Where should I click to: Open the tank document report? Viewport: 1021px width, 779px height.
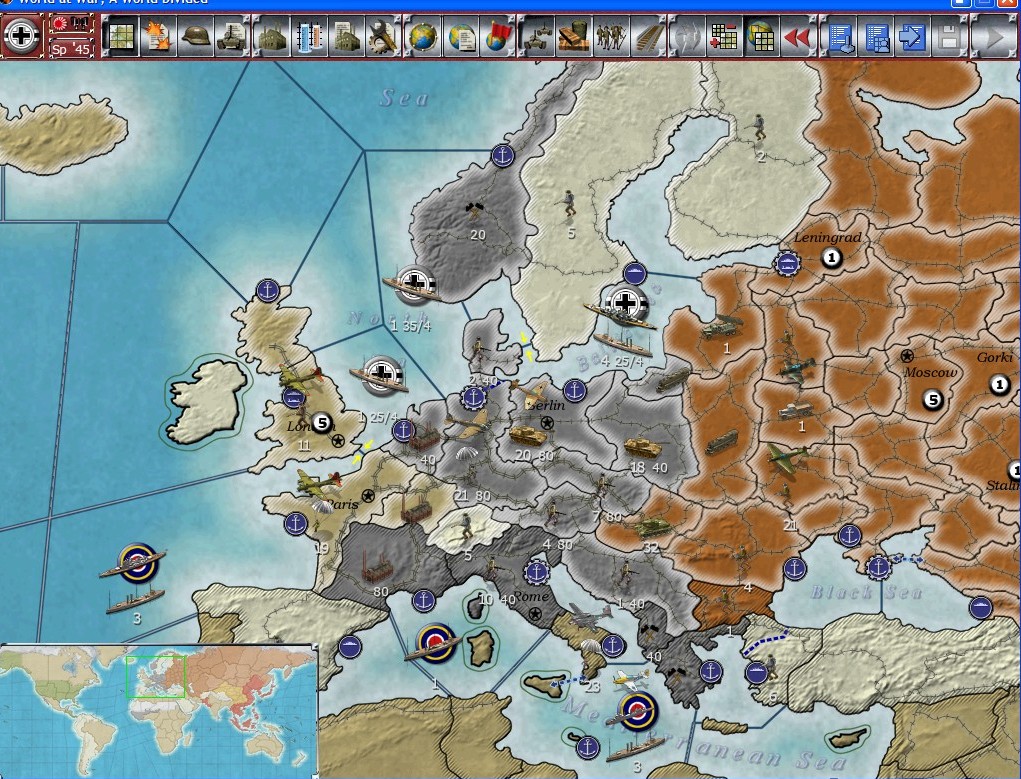(x=233, y=37)
